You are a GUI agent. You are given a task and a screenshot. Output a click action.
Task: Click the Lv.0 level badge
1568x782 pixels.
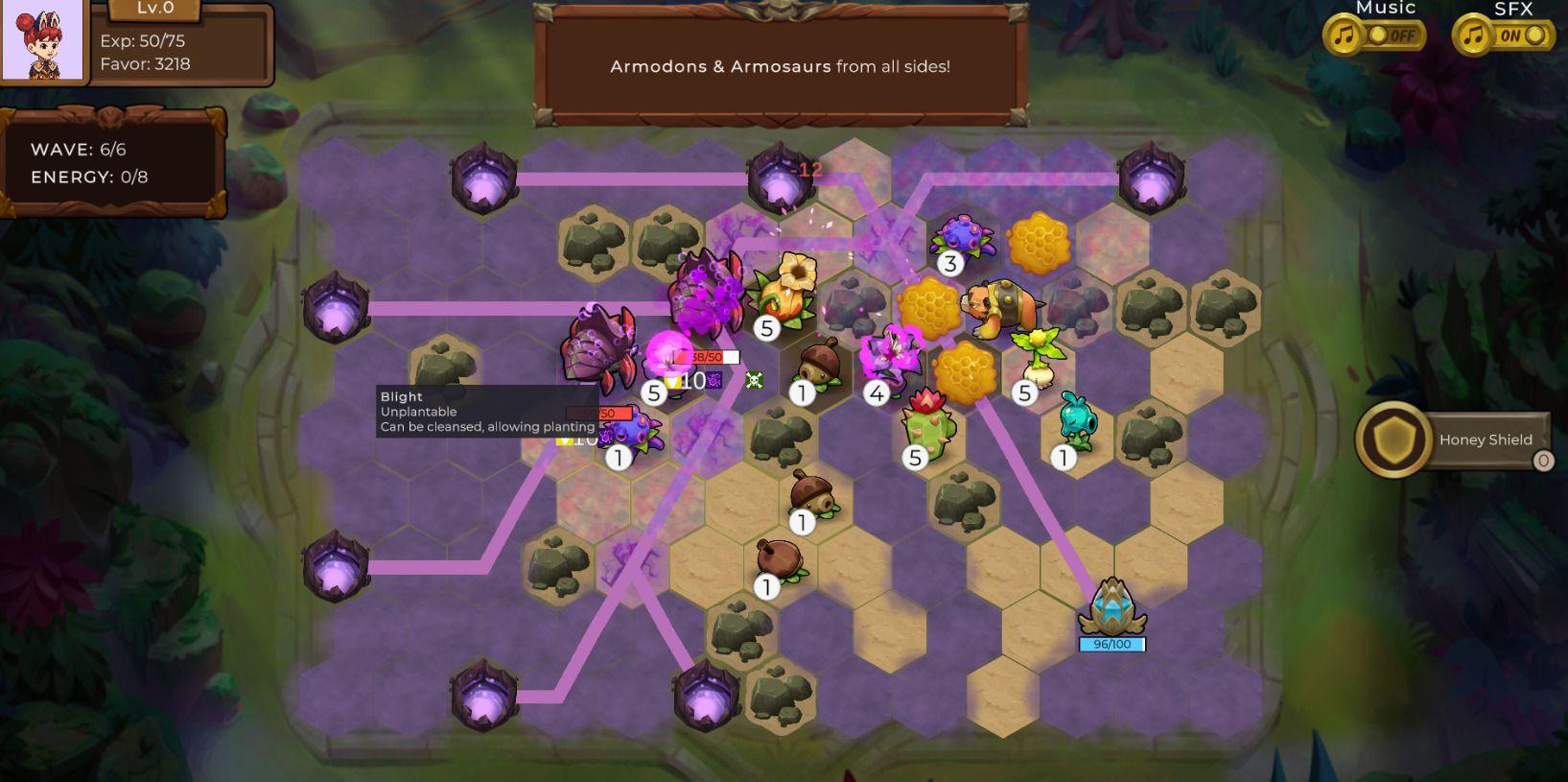tap(153, 10)
